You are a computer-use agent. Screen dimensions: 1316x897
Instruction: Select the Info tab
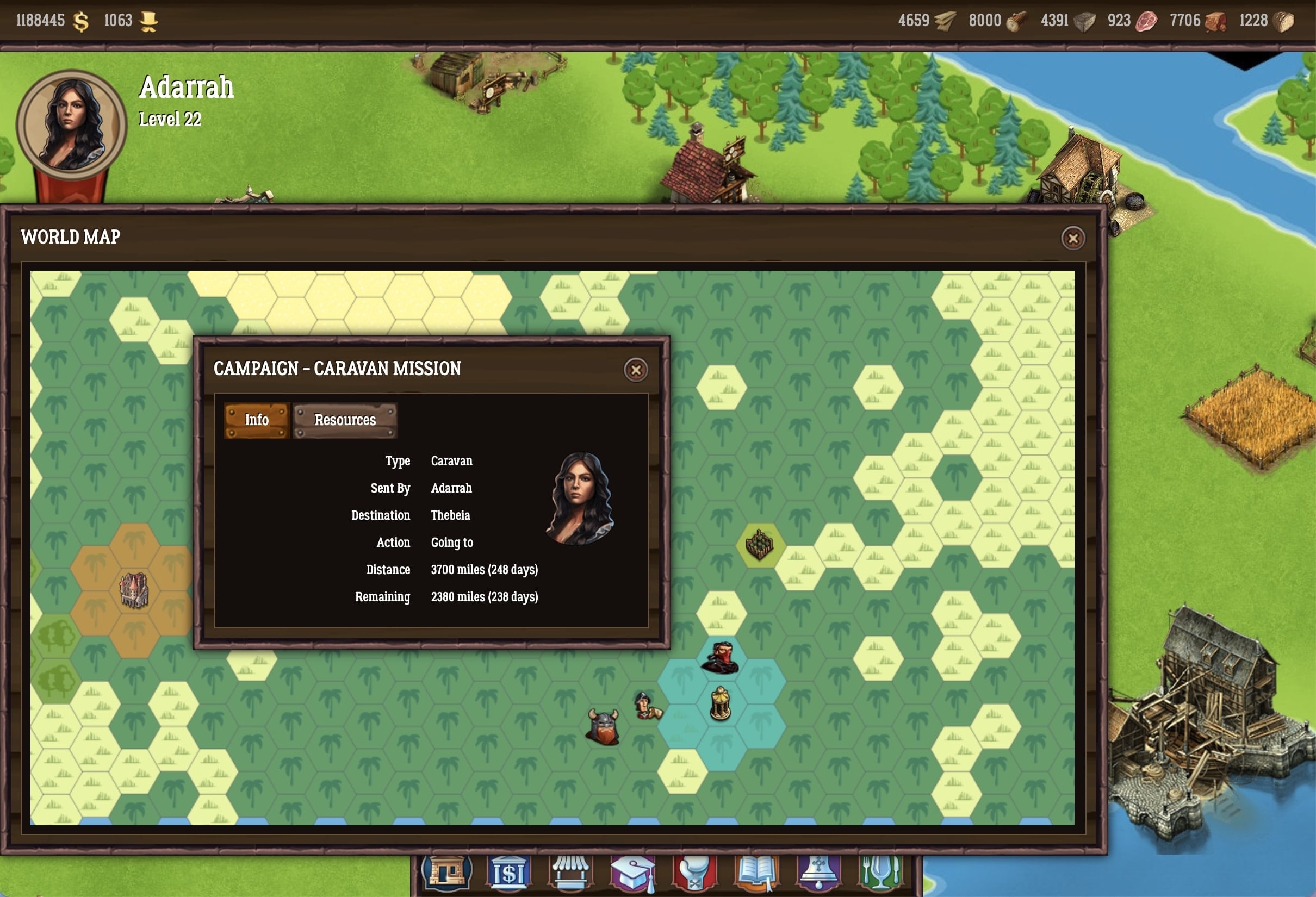click(x=257, y=420)
